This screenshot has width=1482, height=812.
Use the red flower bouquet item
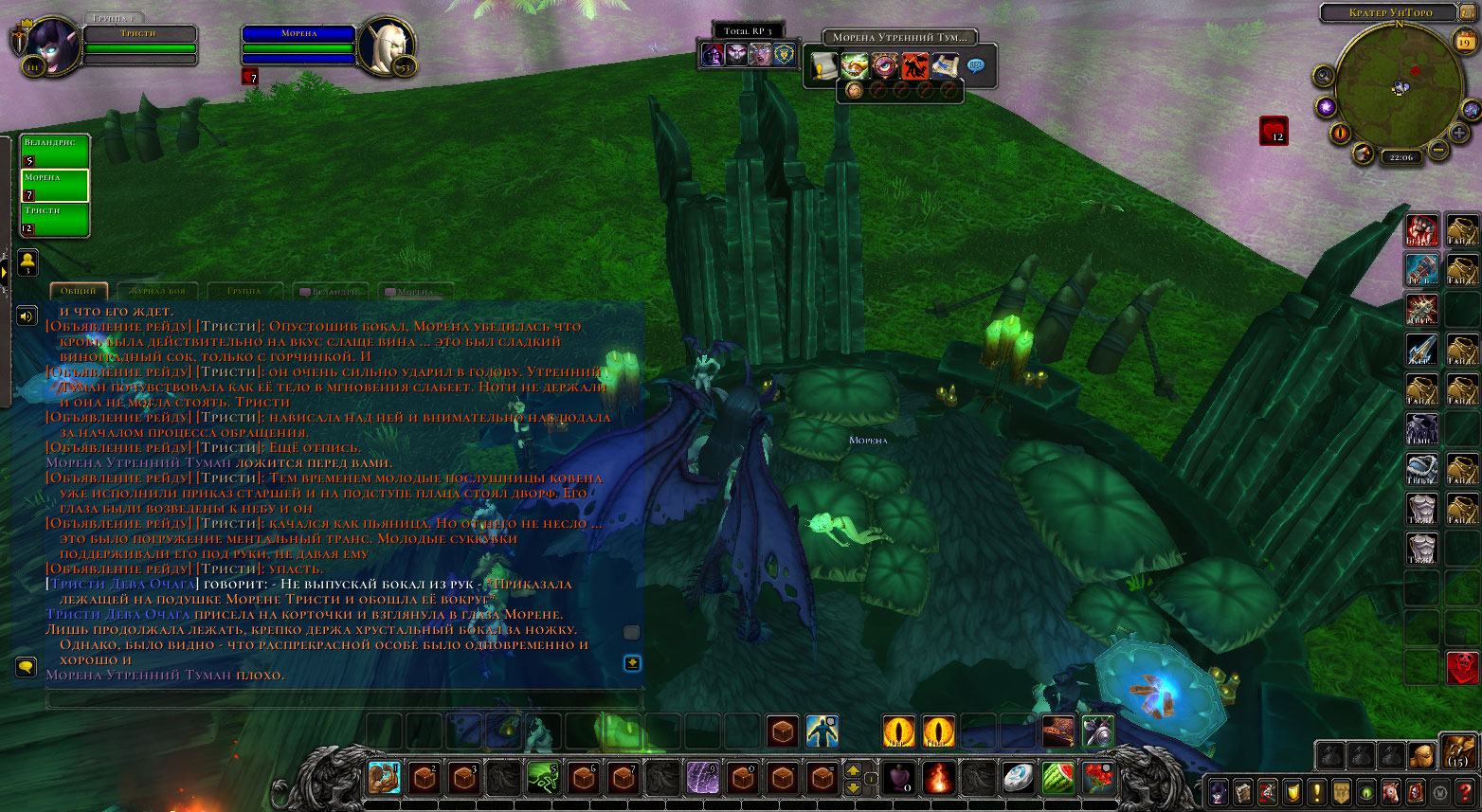[1098, 778]
